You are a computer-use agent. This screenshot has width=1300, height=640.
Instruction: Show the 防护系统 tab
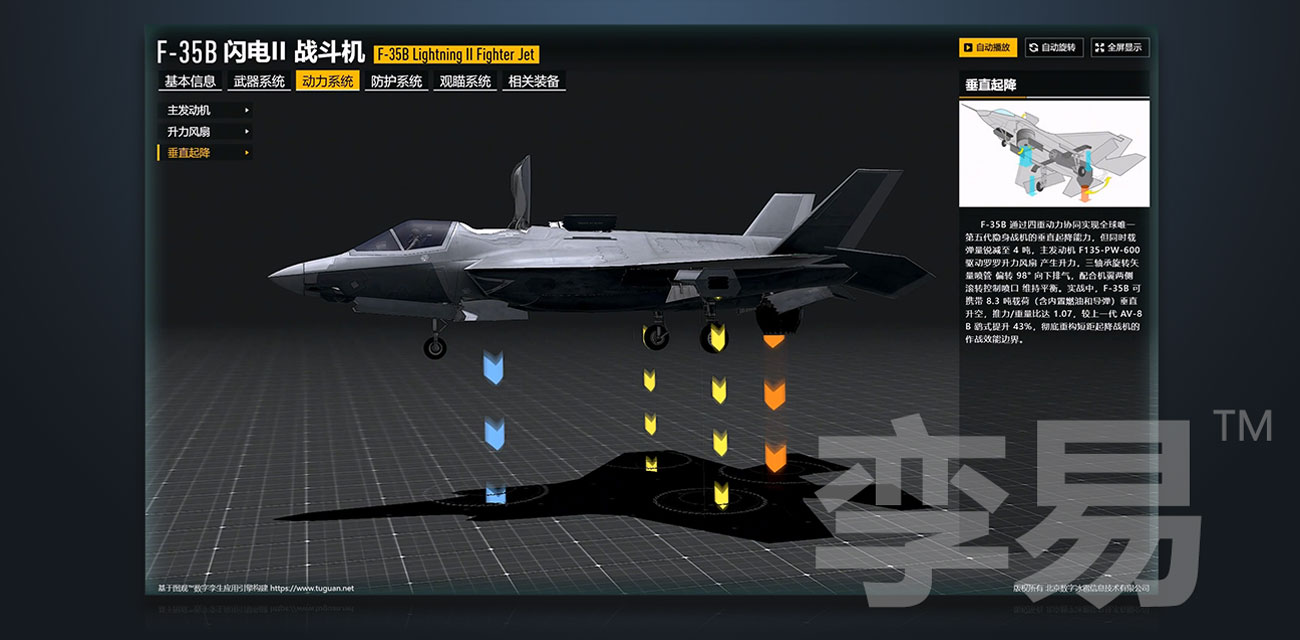point(397,82)
